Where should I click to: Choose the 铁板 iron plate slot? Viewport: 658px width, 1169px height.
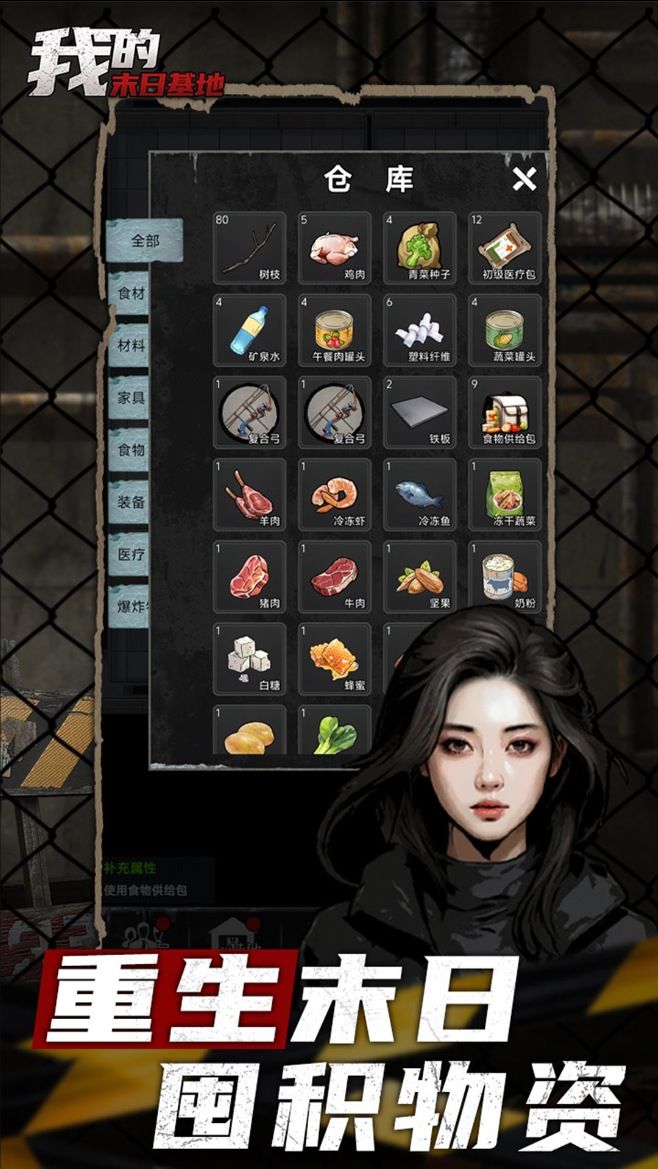(x=420, y=412)
